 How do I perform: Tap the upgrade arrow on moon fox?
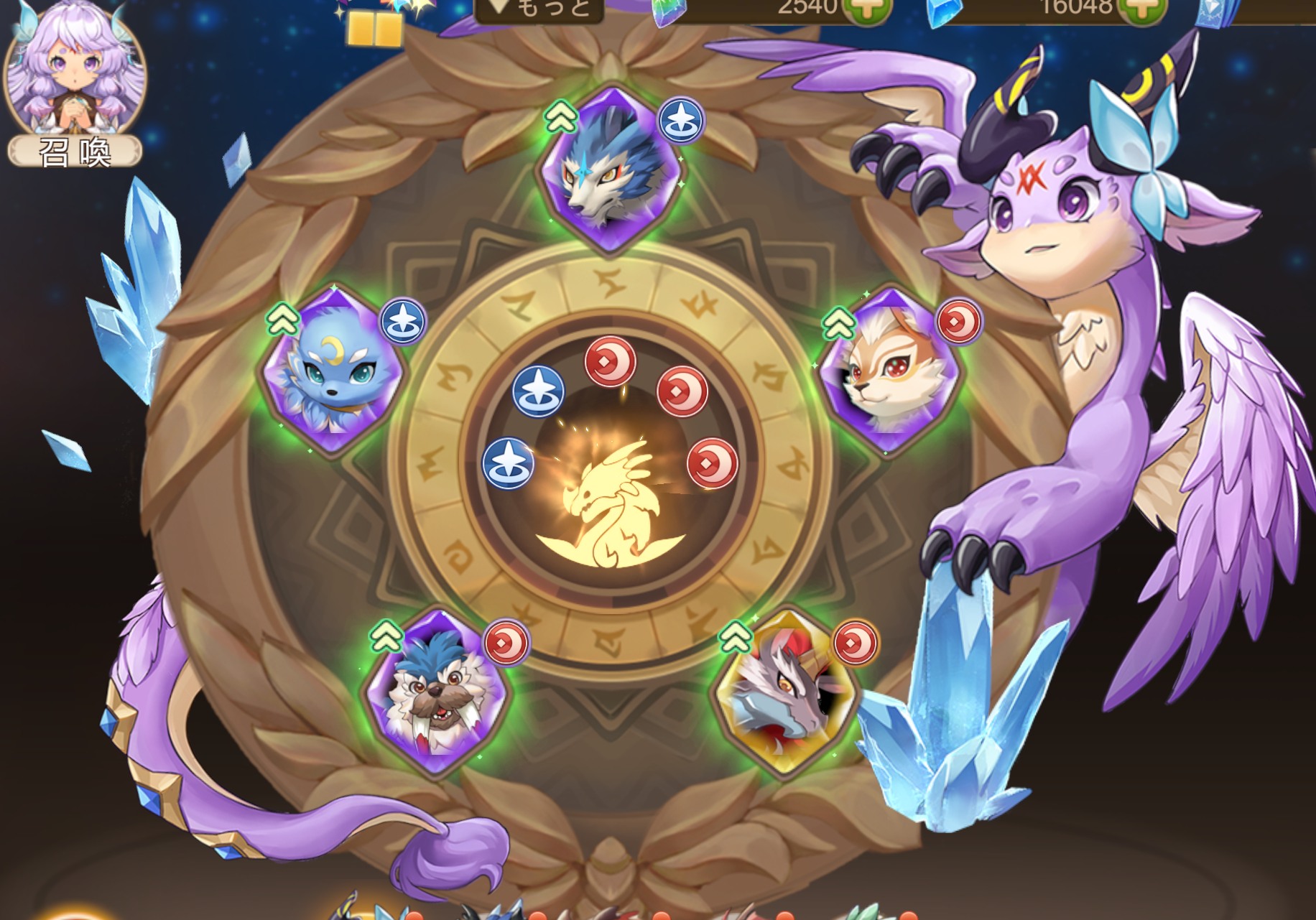pos(282,319)
